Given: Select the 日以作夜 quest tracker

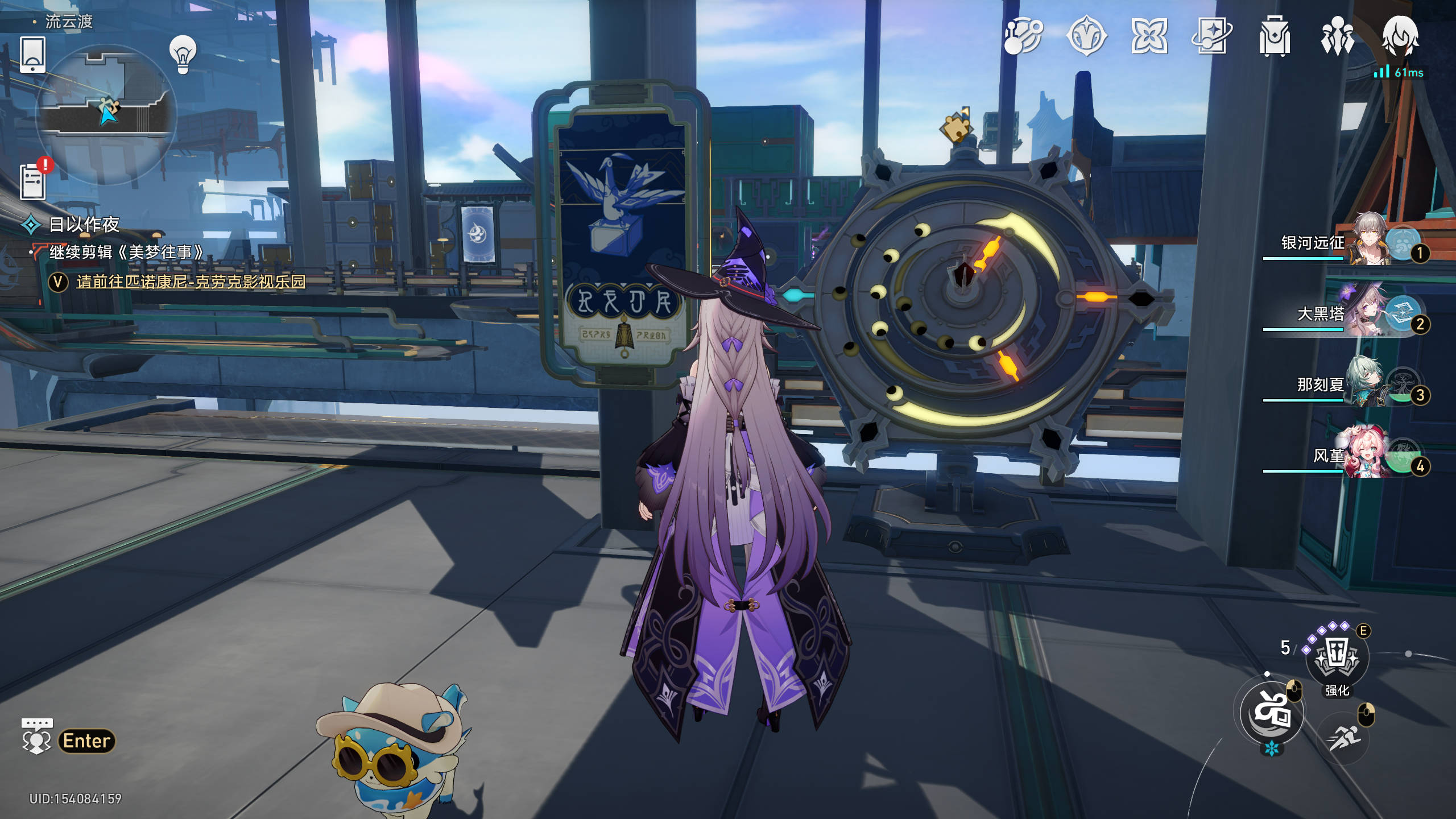Looking at the screenshot, I should point(84,225).
